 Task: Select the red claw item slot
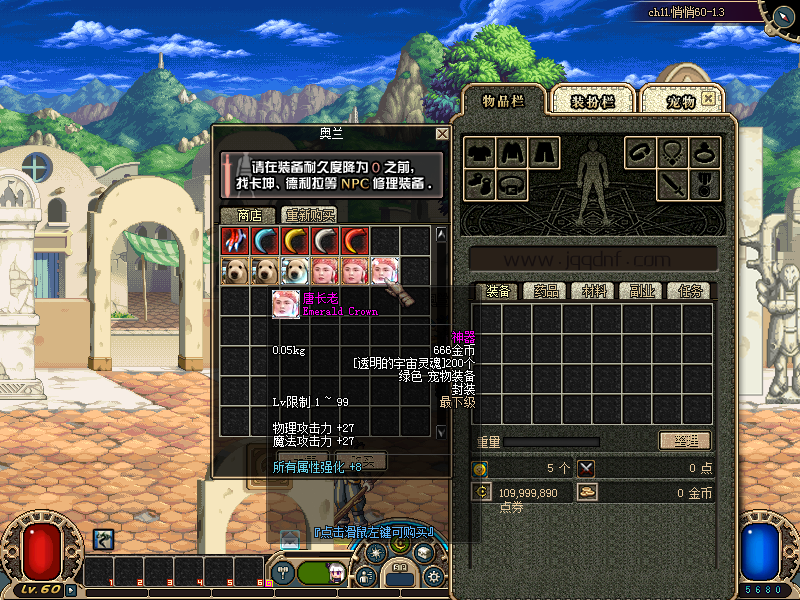tap(235, 241)
